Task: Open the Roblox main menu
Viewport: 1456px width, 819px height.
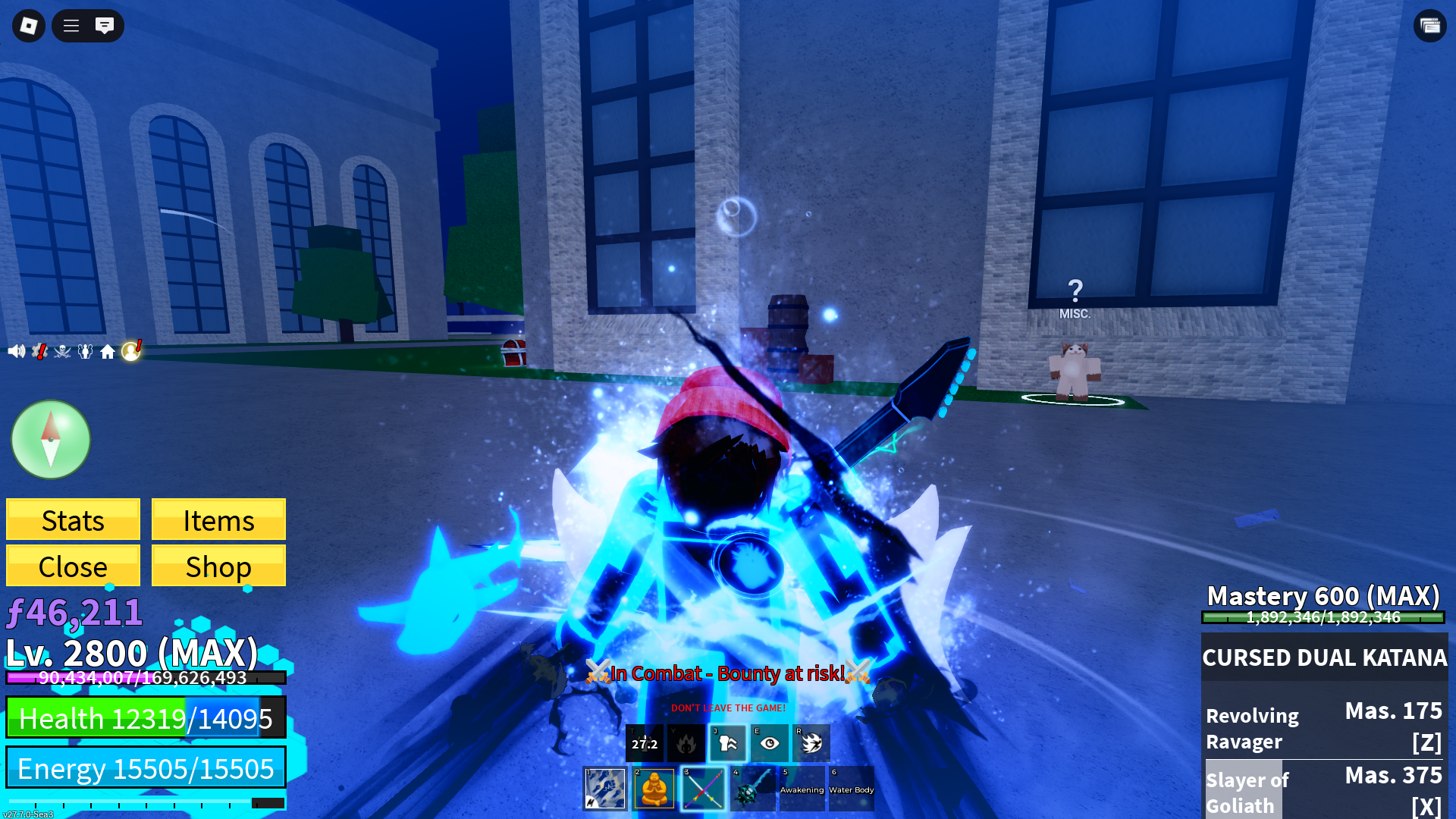Action: click(29, 26)
